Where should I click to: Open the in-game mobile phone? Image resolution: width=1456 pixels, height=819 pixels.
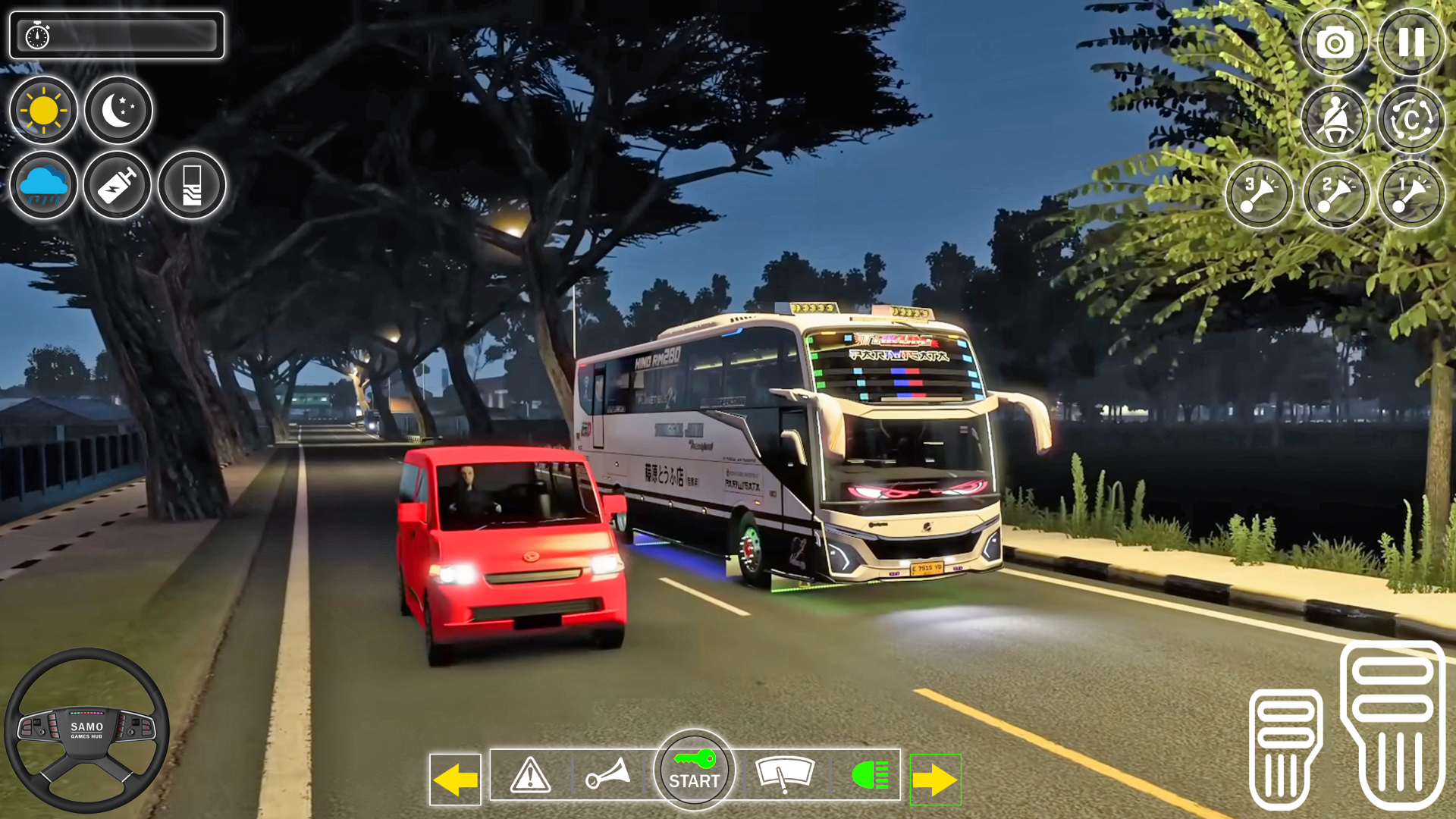(x=191, y=186)
